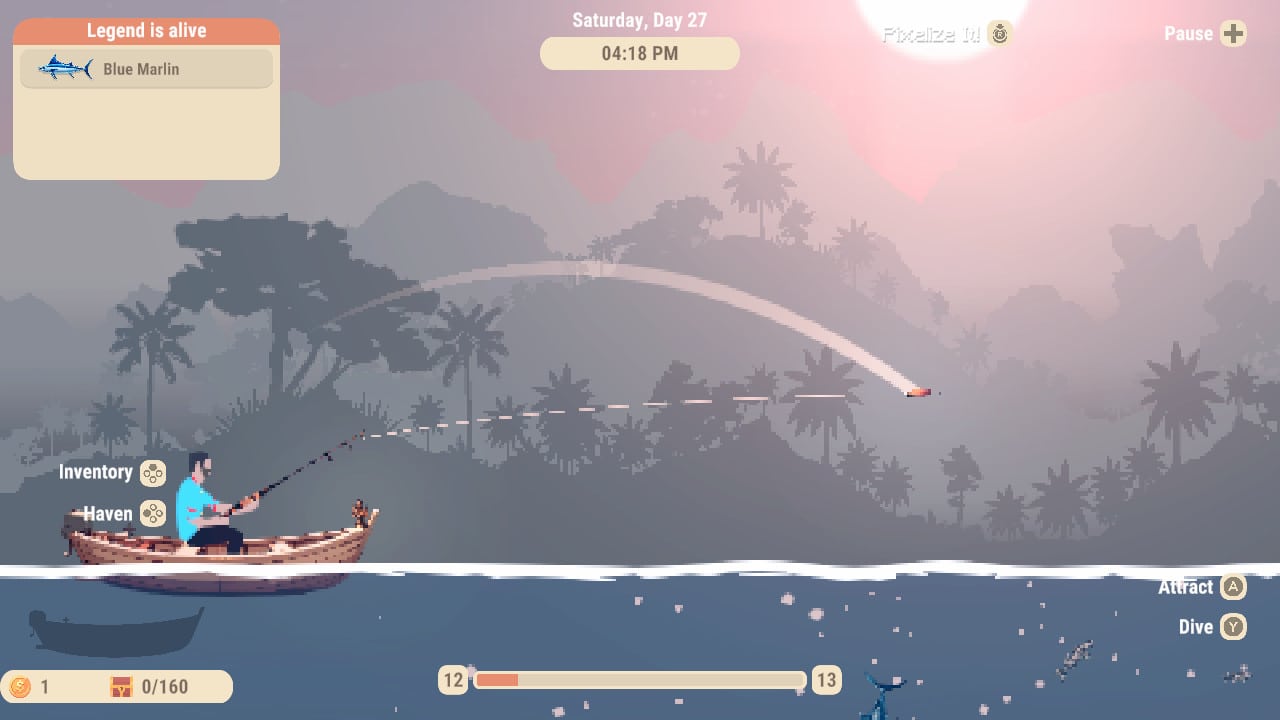Click the 04:18 PM time display
Image resolution: width=1280 pixels, height=720 pixels.
[x=639, y=53]
